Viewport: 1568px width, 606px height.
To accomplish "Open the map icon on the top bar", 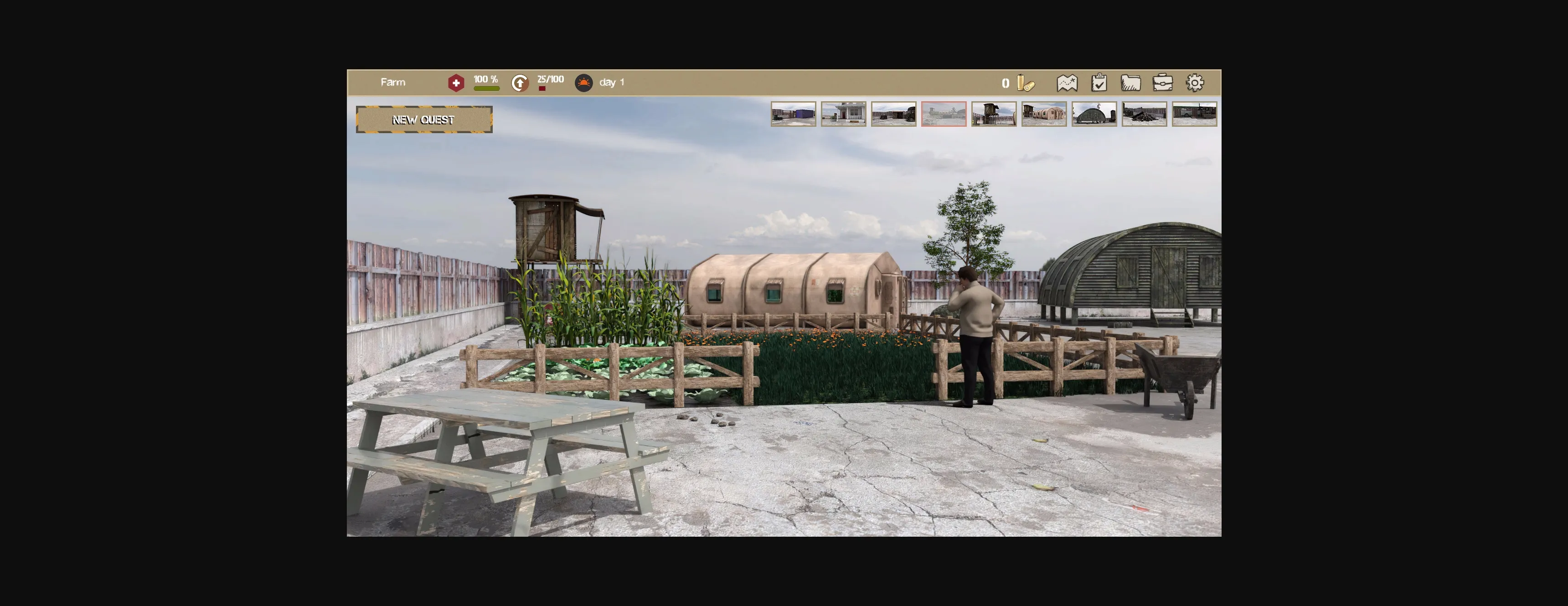I will (x=1068, y=83).
